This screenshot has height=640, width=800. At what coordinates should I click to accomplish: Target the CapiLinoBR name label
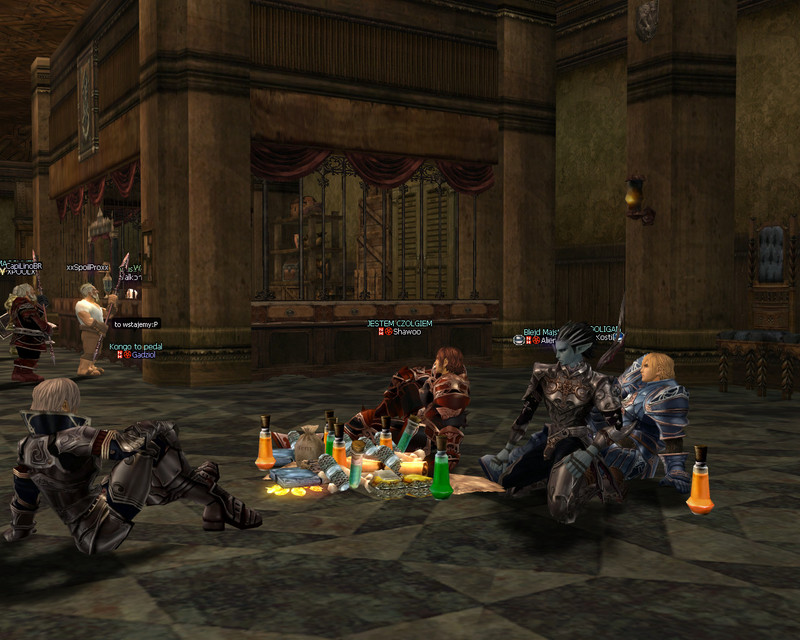(x=24, y=265)
